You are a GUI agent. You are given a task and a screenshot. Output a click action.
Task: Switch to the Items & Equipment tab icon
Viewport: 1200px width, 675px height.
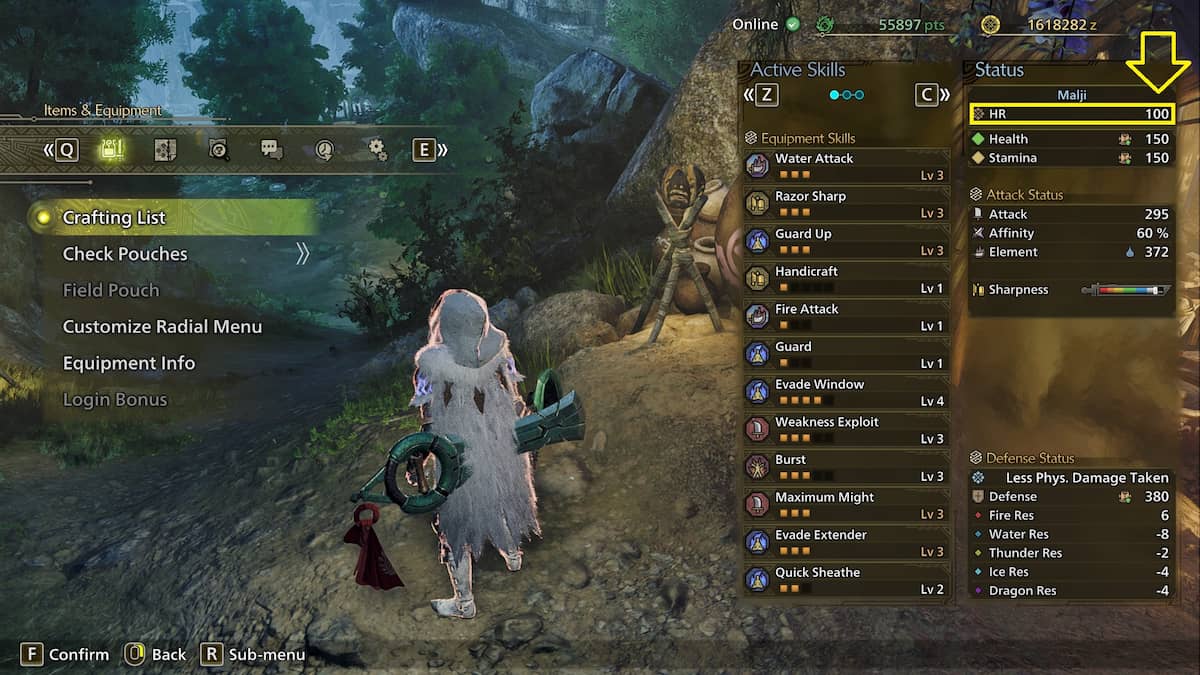click(111, 150)
